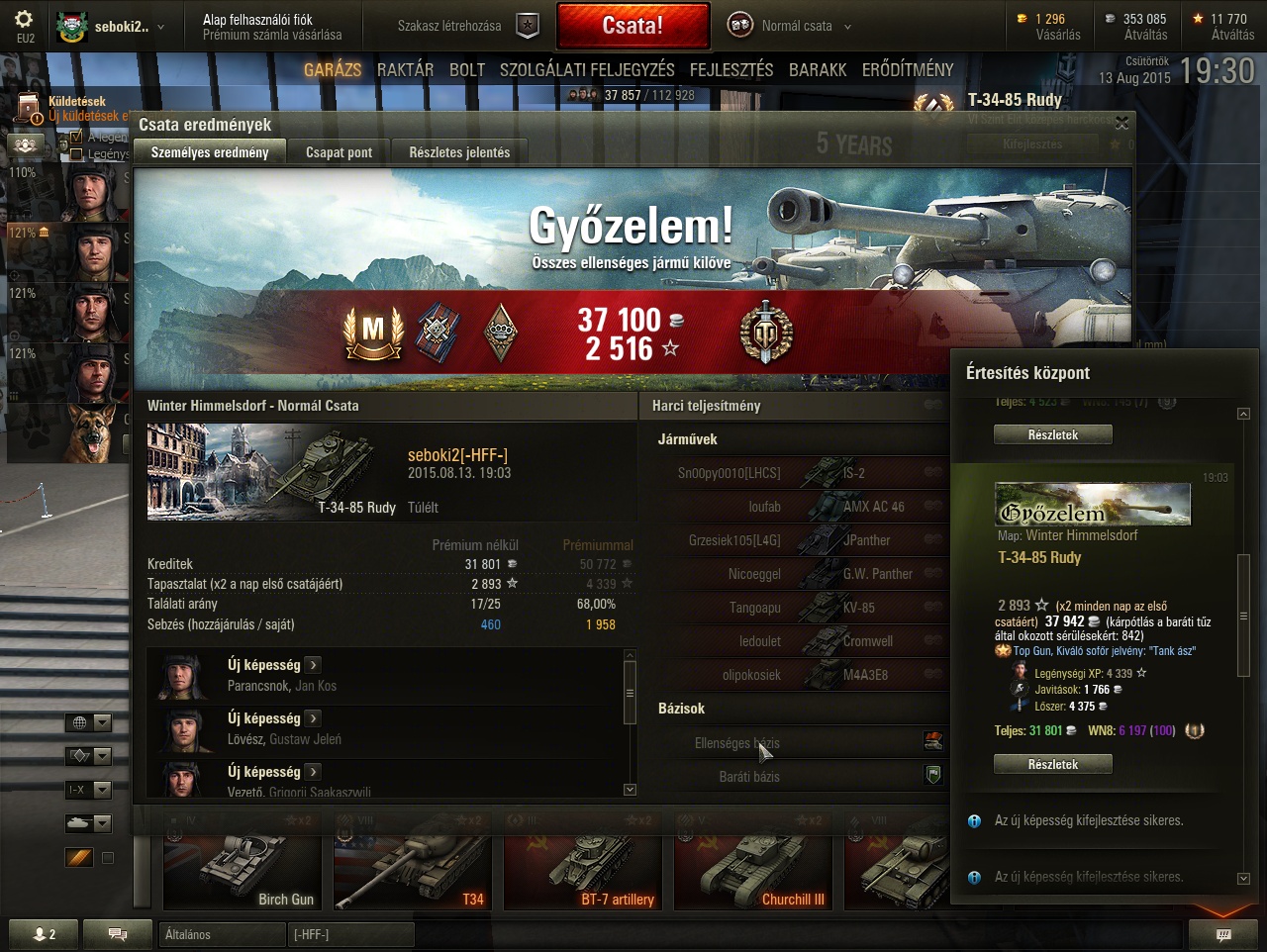Switch to the Csapat pont tab
The width and height of the screenshot is (1267, 952).
pyautogui.click(x=339, y=152)
